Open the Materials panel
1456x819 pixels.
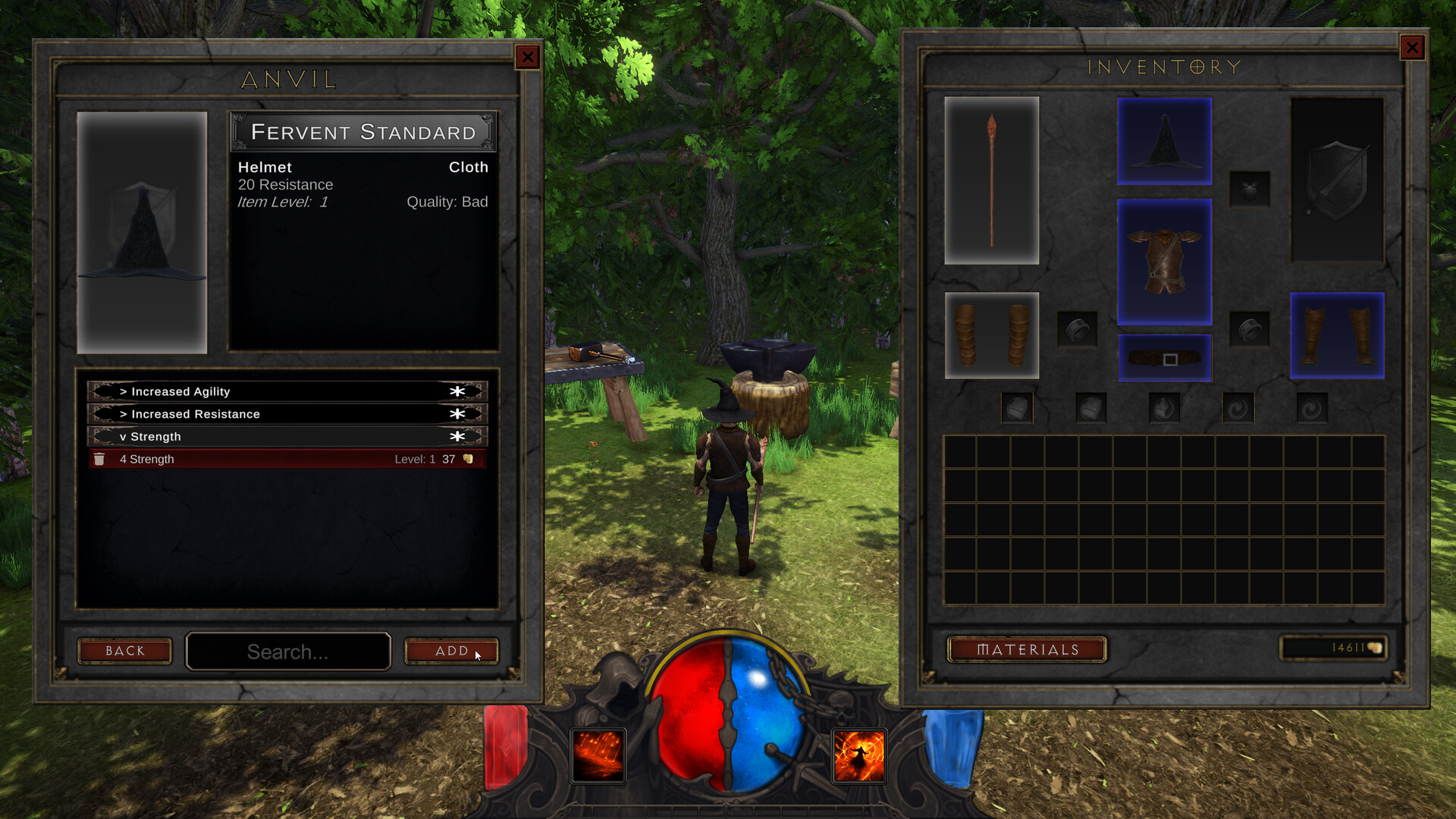(1027, 650)
